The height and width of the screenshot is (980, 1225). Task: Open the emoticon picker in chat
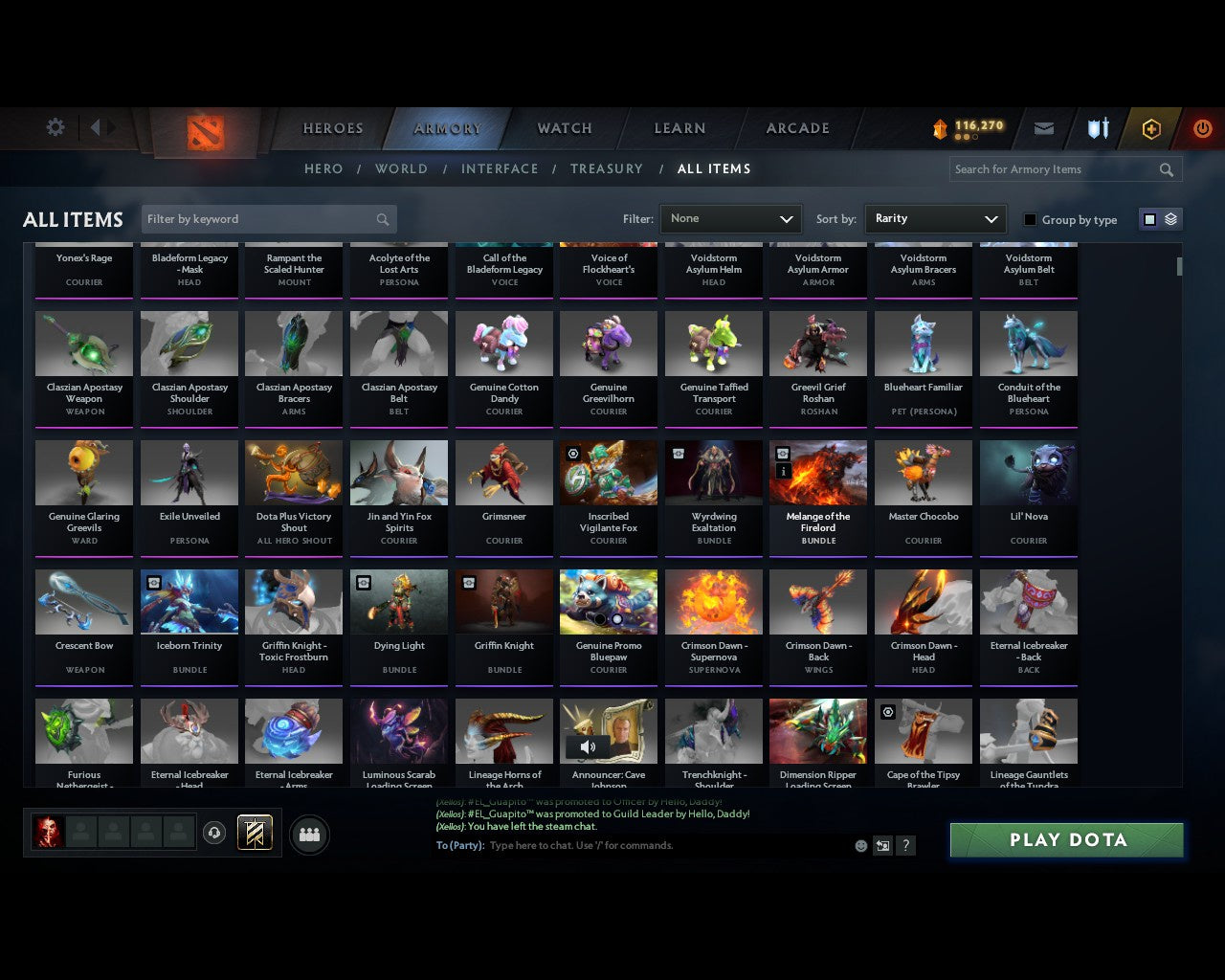(859, 846)
